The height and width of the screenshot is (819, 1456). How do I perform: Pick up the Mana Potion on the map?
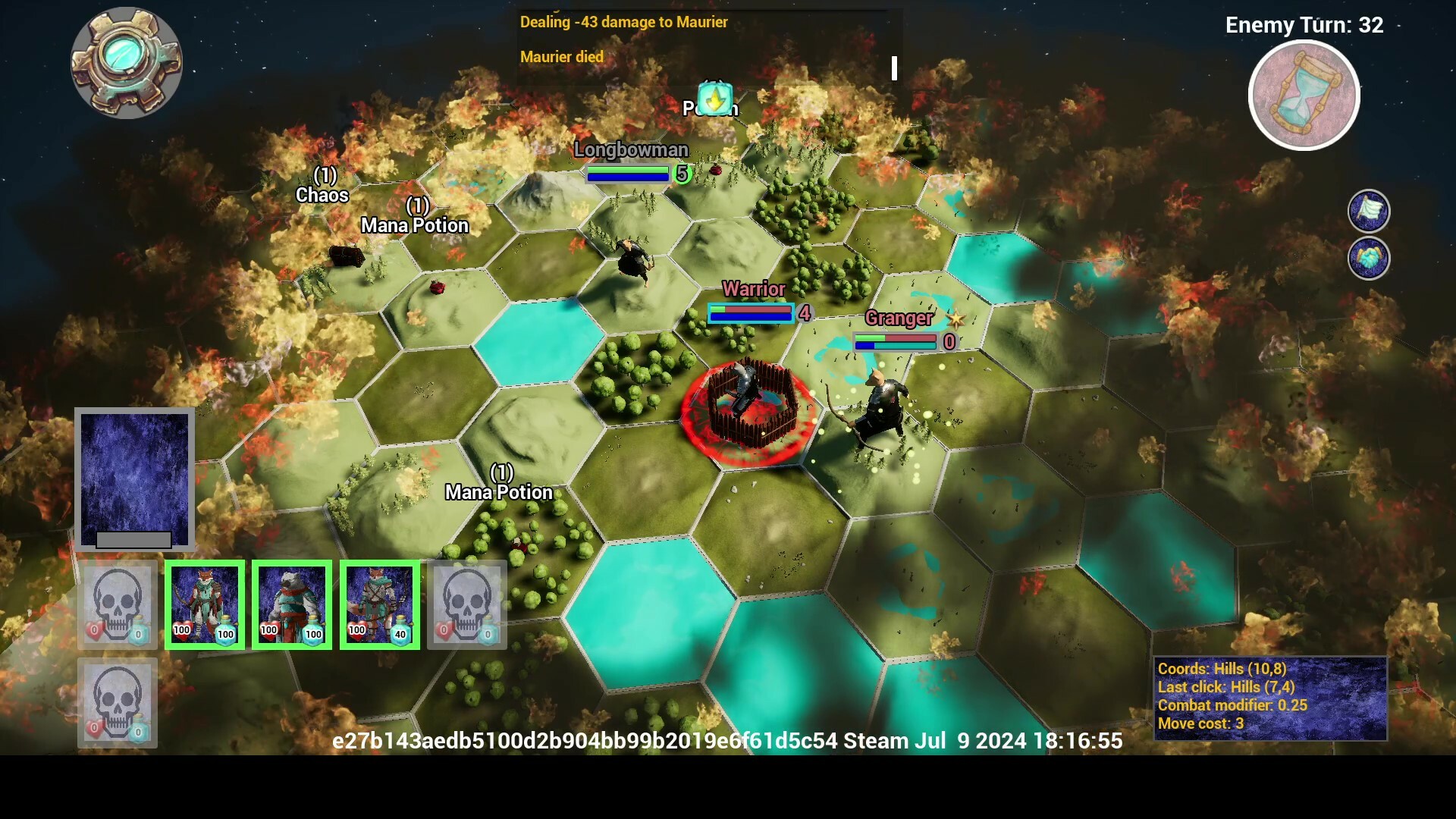coord(499,491)
